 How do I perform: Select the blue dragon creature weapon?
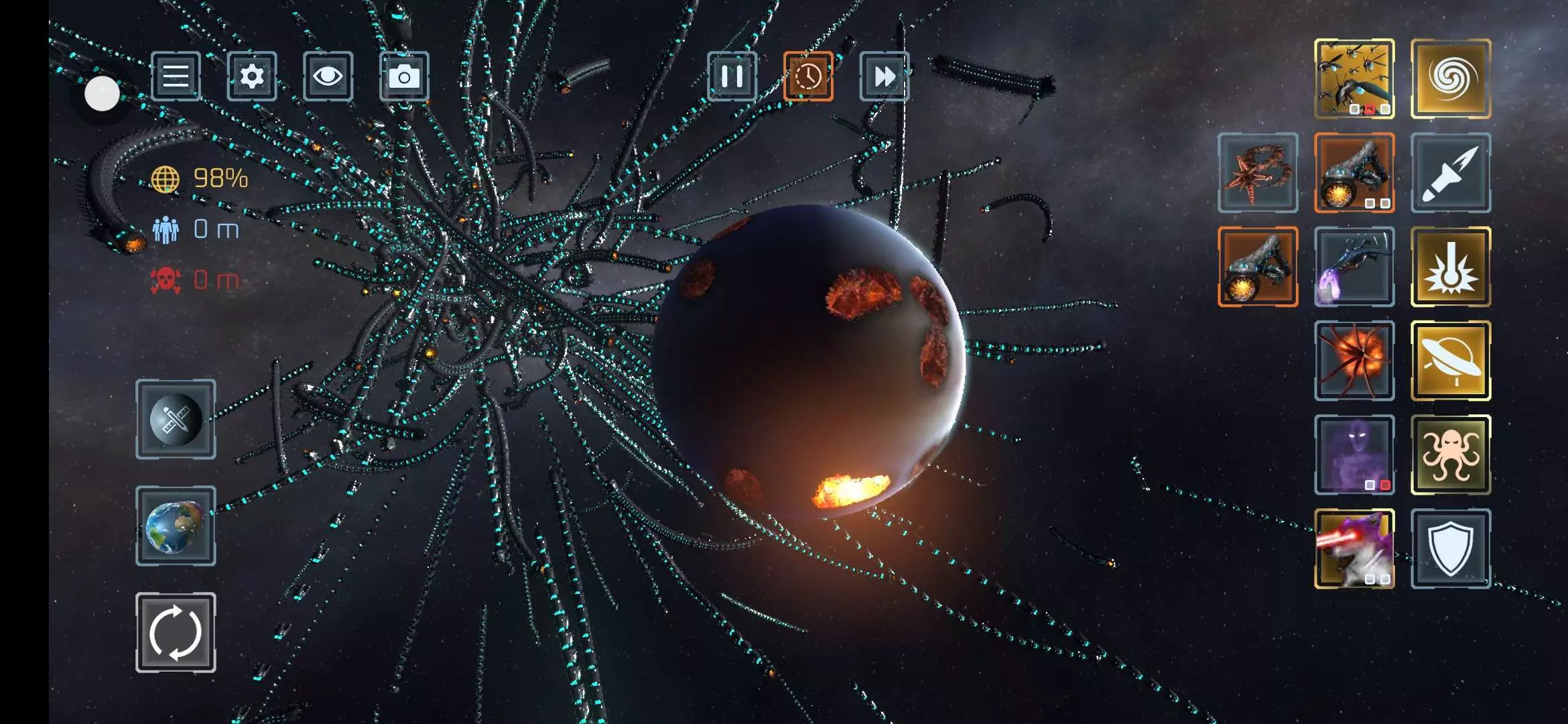point(1354,267)
